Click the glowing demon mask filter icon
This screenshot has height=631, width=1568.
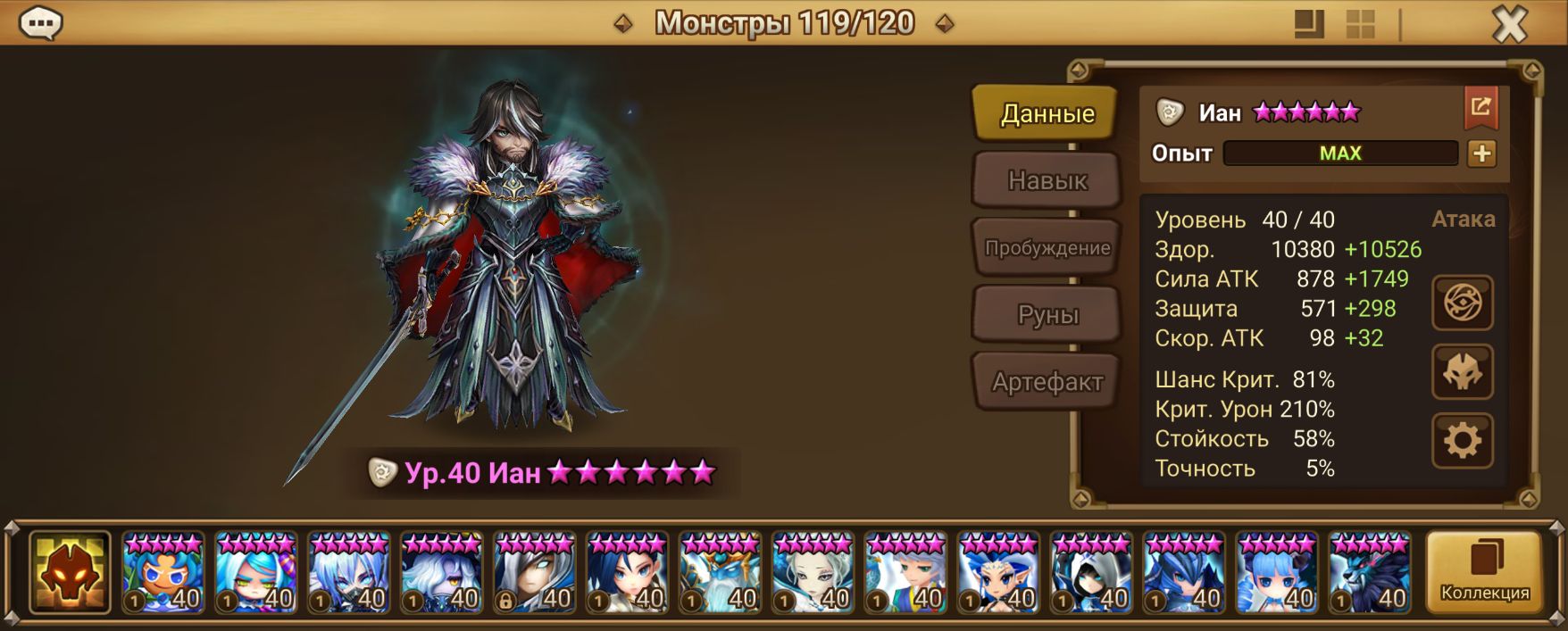70,572
